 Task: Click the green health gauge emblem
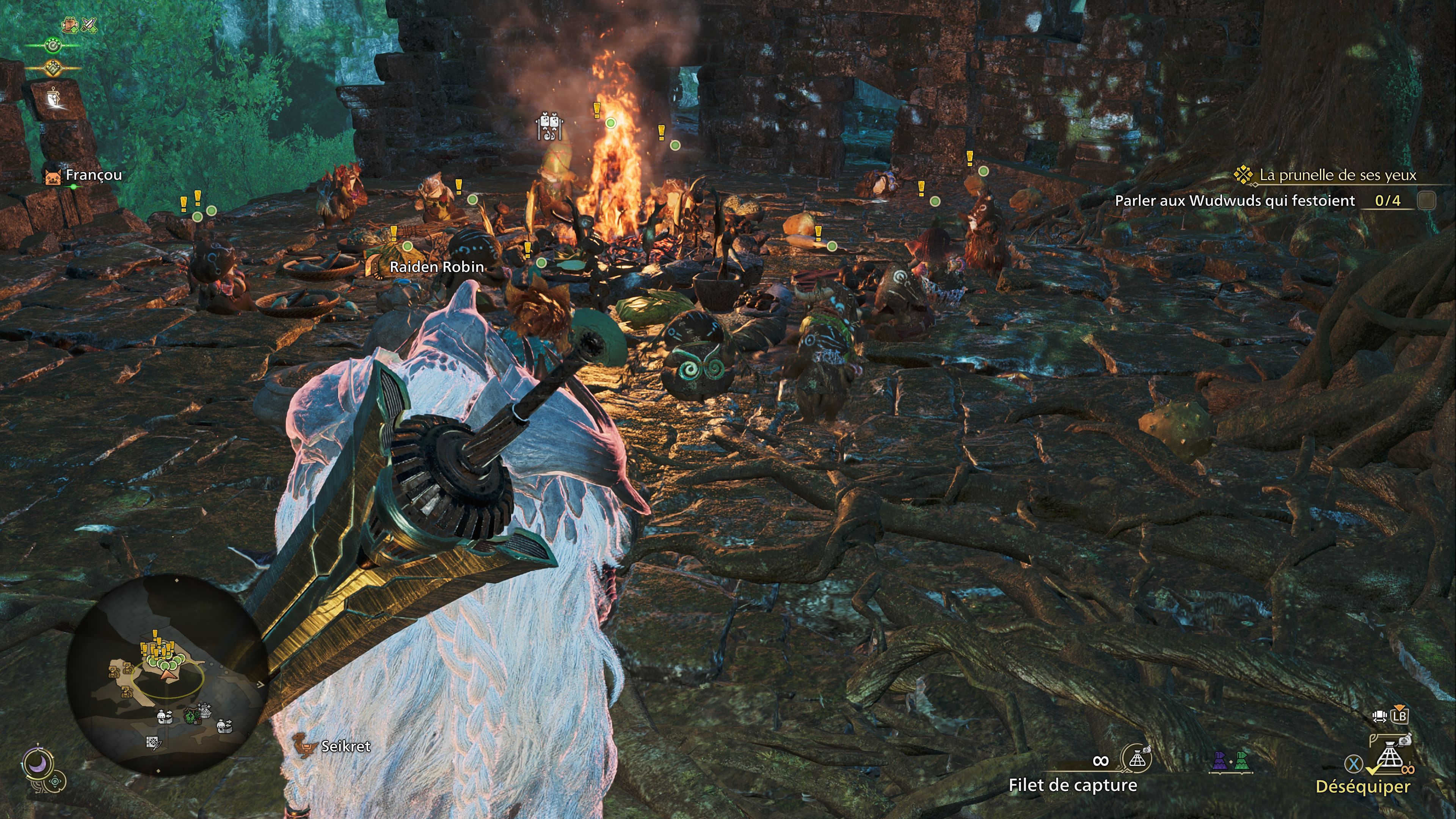(x=53, y=45)
